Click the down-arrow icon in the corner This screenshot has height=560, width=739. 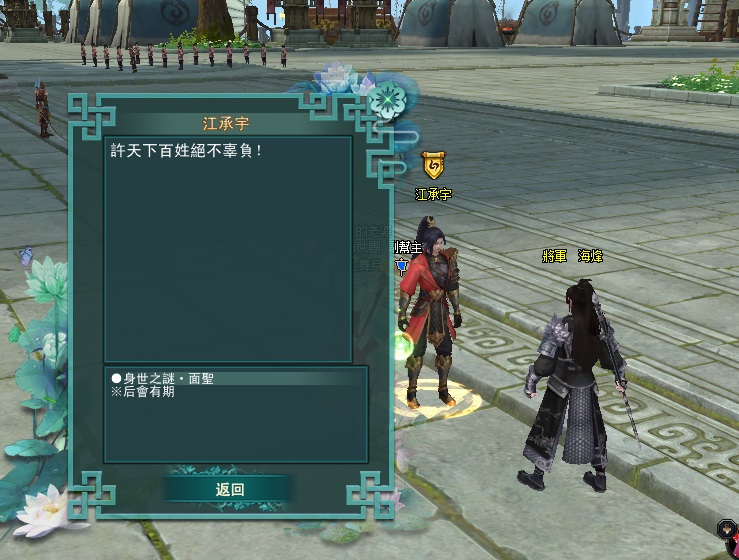(726, 527)
